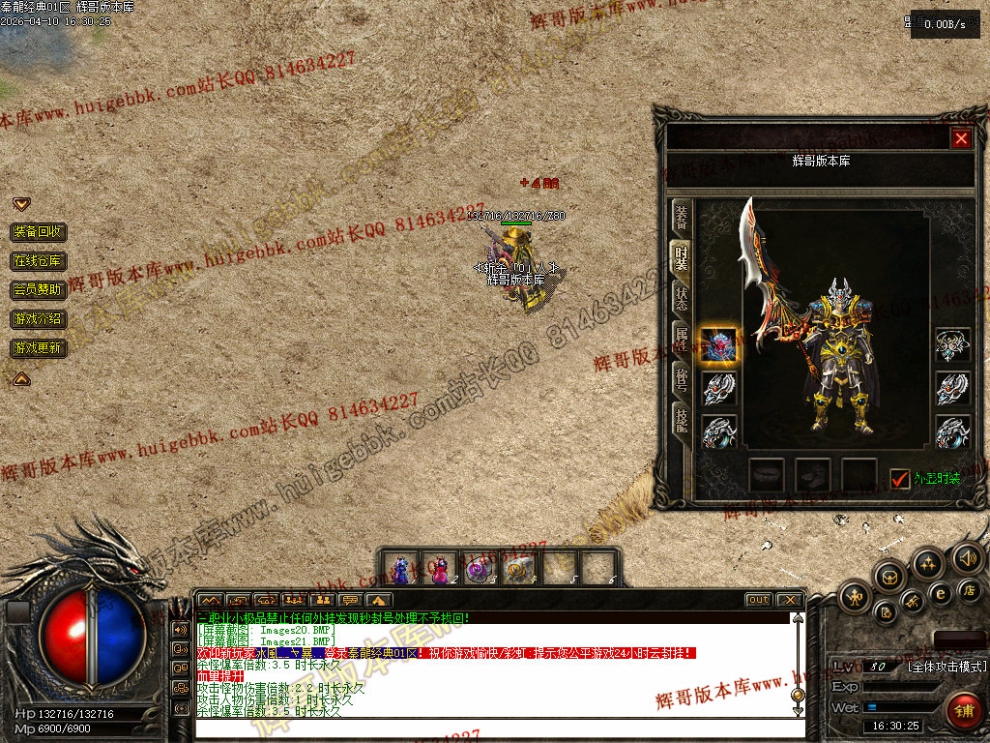This screenshot has height=743, width=990.
Task: Close the chat window with its X button
Action: [x=789, y=600]
